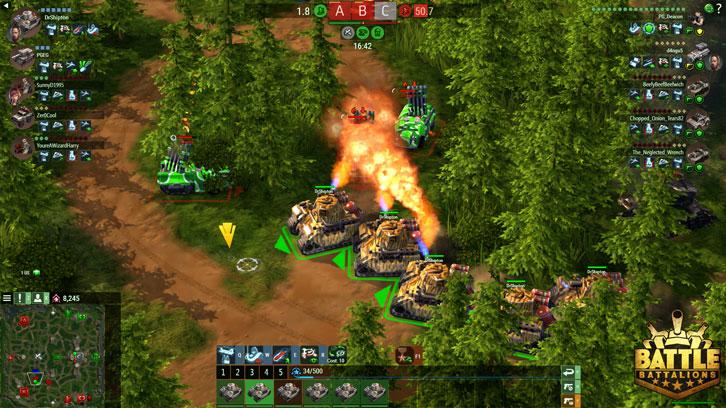
Task: Click the exclamation alert button
Action: 21,298
